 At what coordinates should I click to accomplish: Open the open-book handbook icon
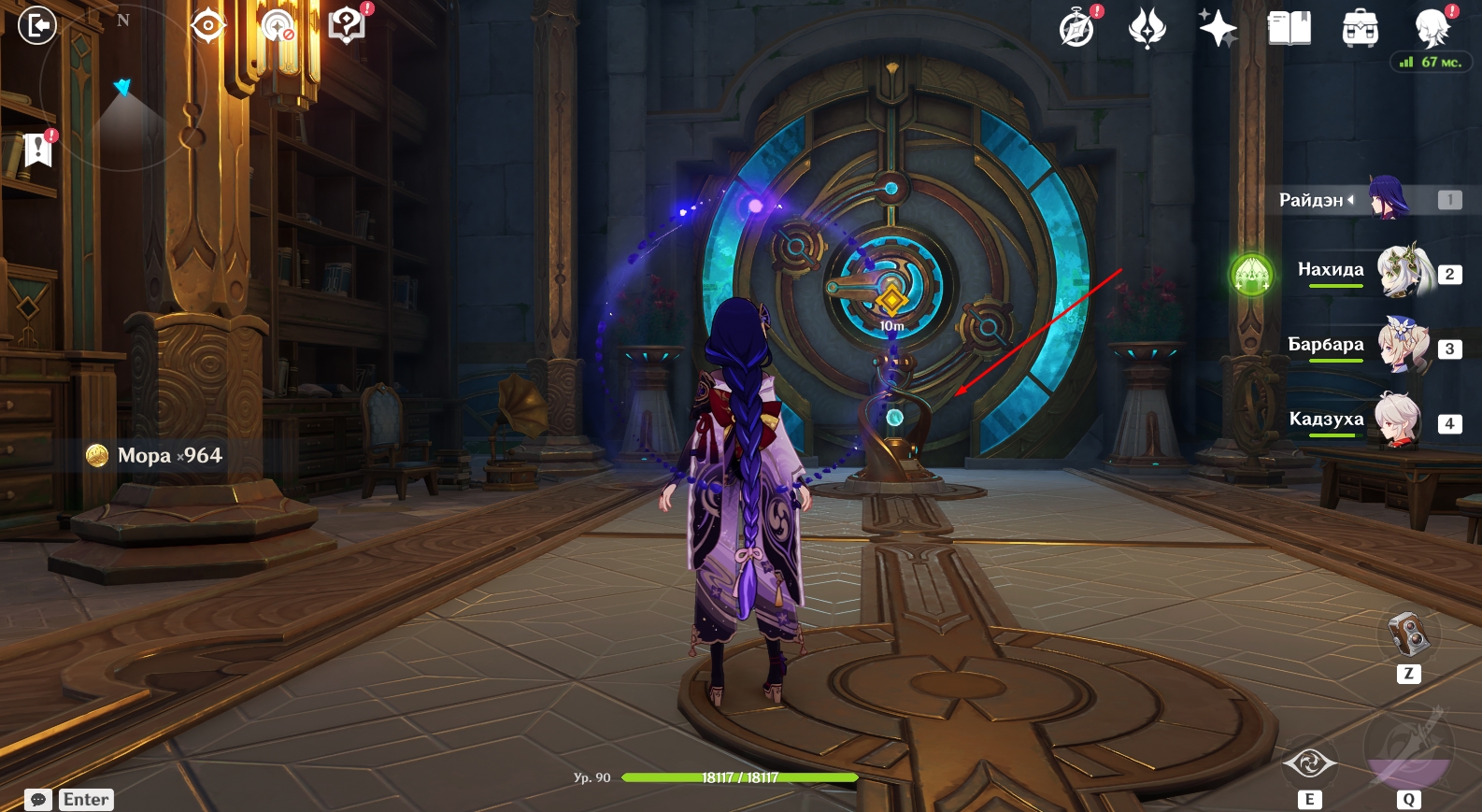pyautogui.click(x=1289, y=28)
